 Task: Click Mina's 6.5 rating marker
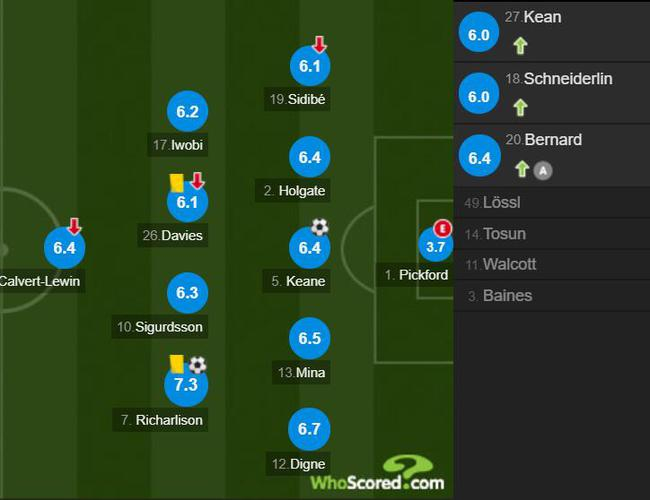tap(309, 338)
